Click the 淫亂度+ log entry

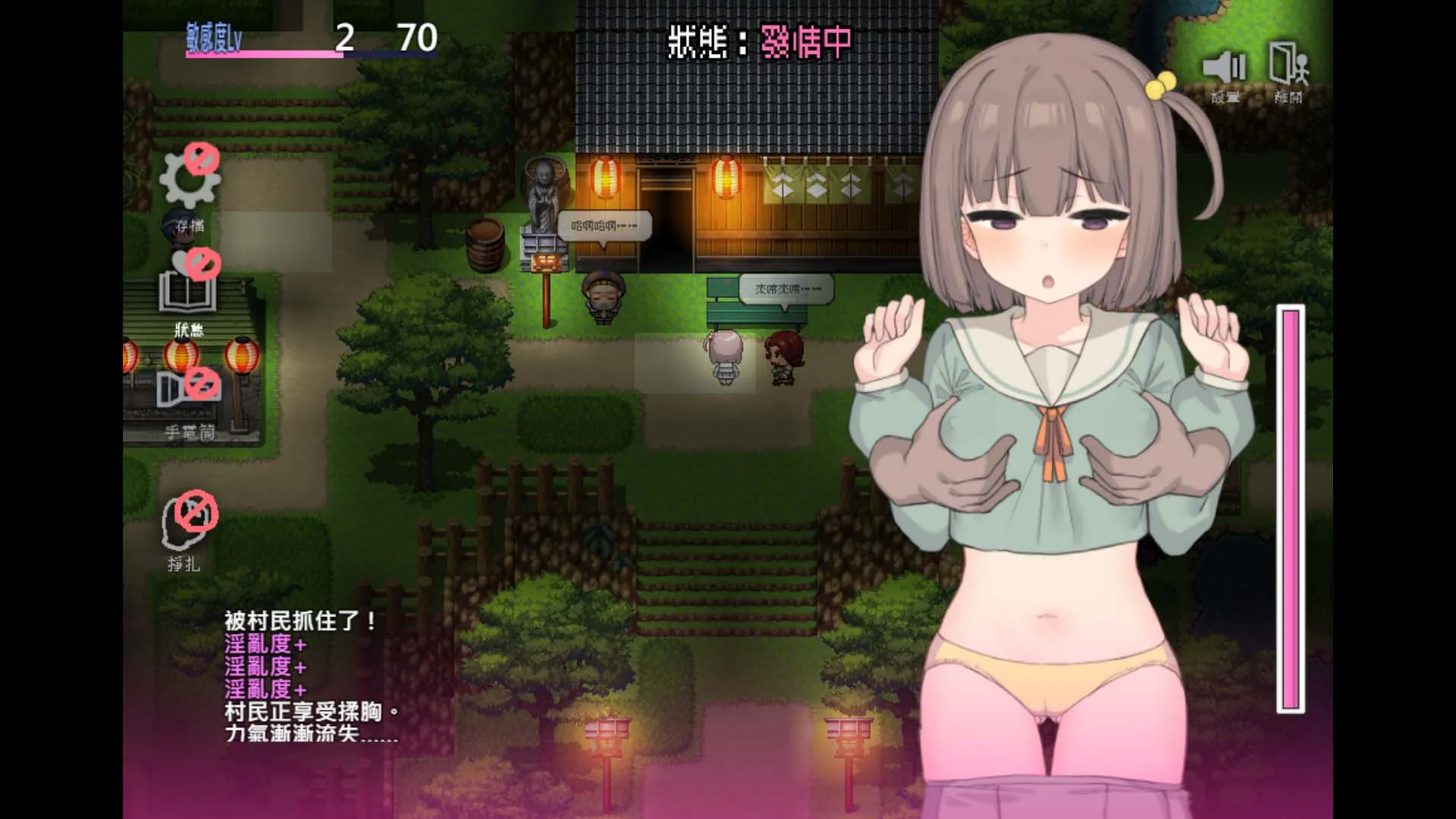pyautogui.click(x=267, y=646)
